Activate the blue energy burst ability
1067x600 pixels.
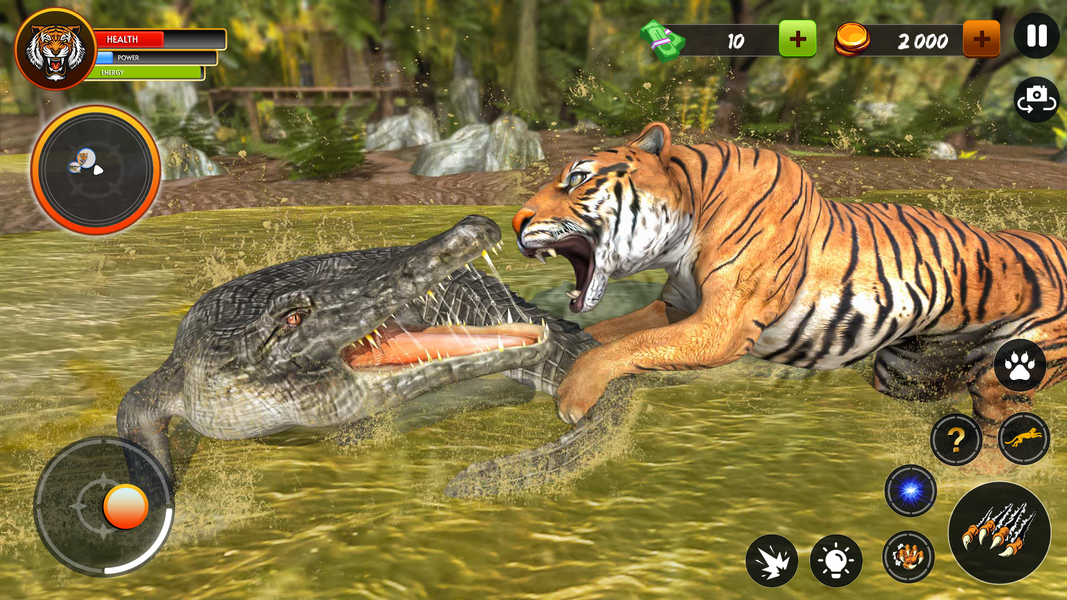tap(910, 491)
